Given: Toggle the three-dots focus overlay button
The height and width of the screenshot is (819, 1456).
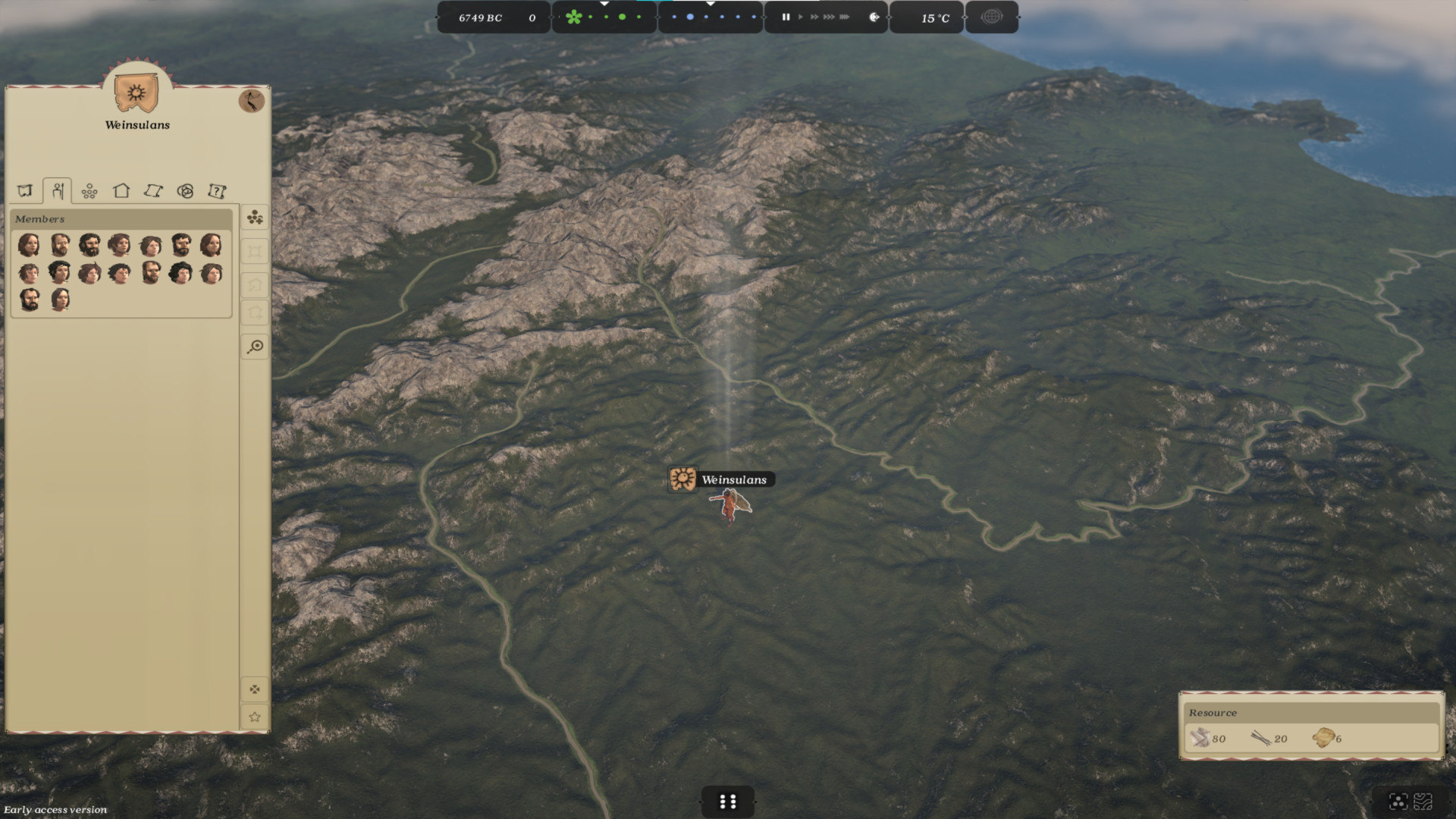Looking at the screenshot, I should (x=1398, y=802).
